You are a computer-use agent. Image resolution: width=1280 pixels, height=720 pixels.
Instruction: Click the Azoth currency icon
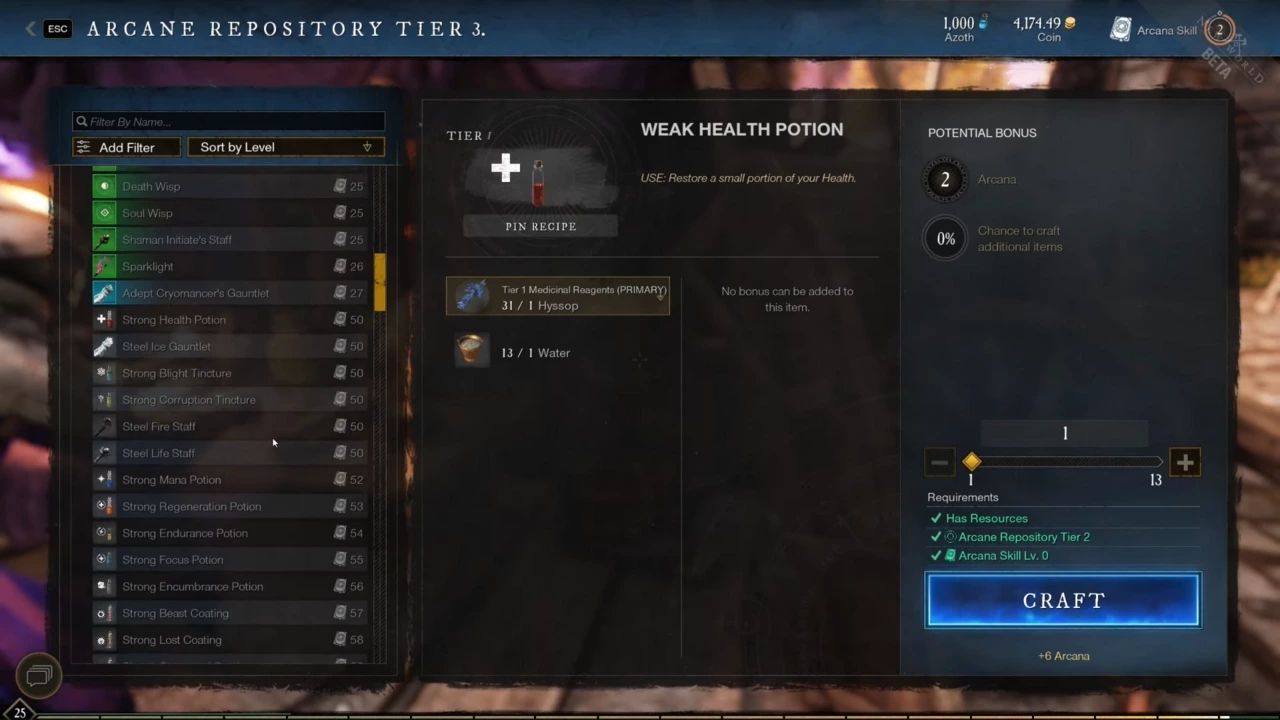coord(983,24)
